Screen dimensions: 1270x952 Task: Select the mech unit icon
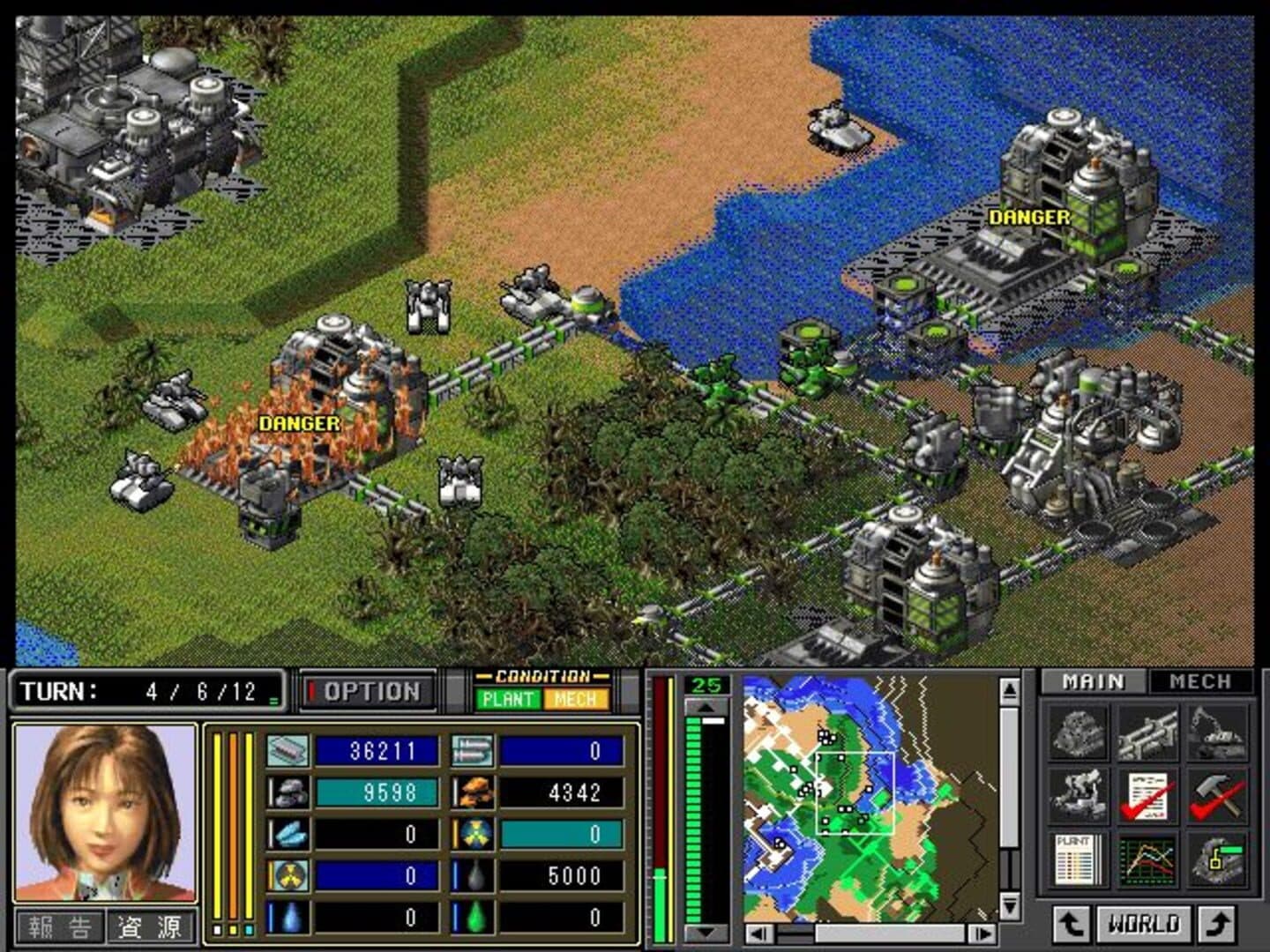[1079, 794]
